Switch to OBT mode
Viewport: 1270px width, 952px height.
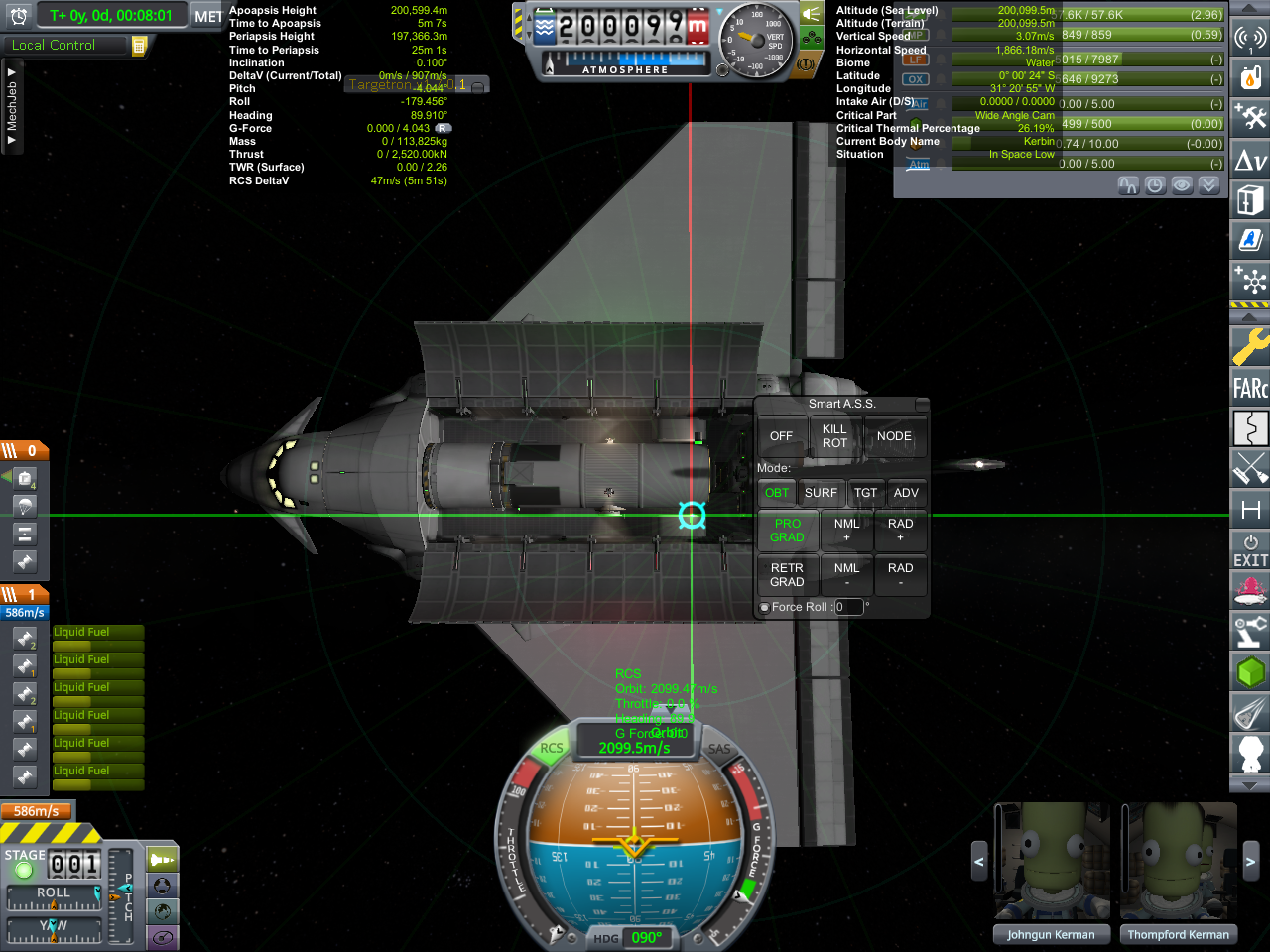coord(777,493)
